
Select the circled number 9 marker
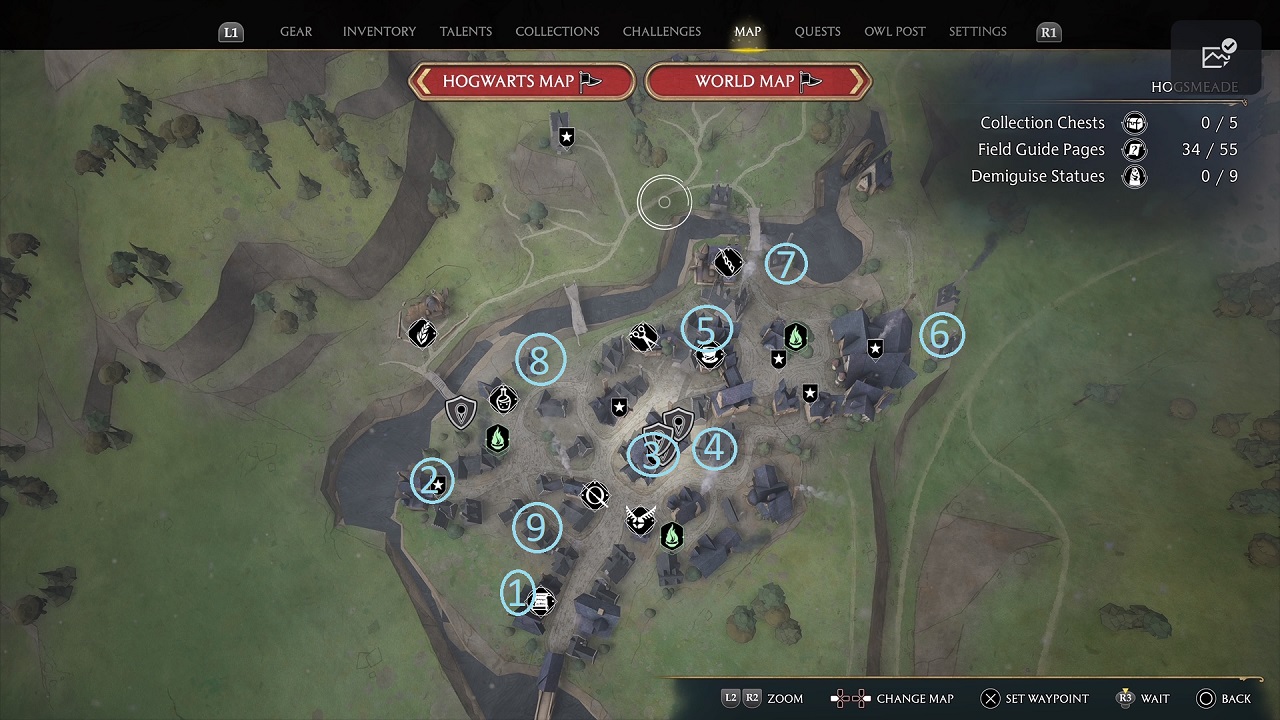536,527
